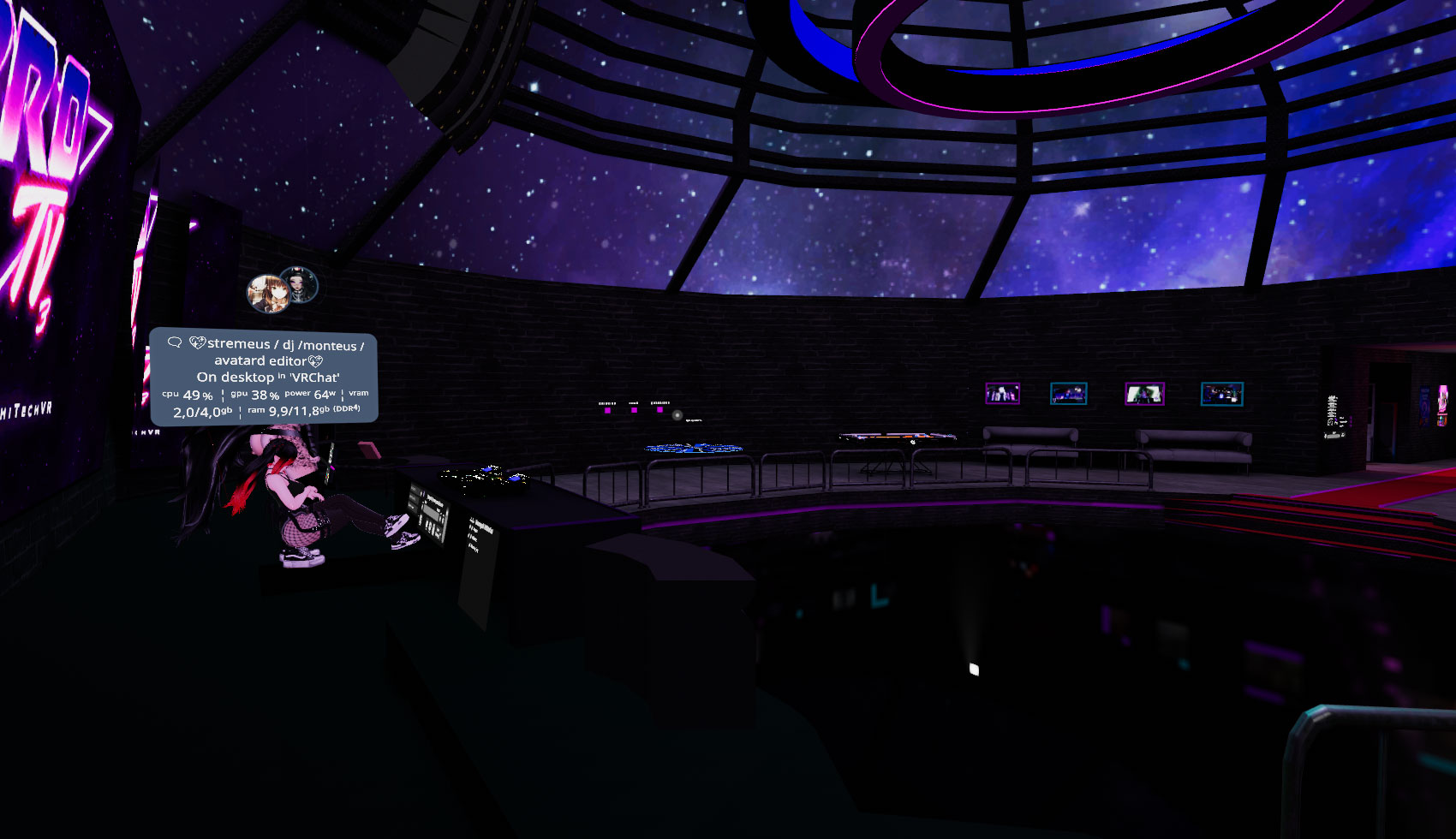
Task: Click the heart emoji beside stremeus's name
Action: 198,342
